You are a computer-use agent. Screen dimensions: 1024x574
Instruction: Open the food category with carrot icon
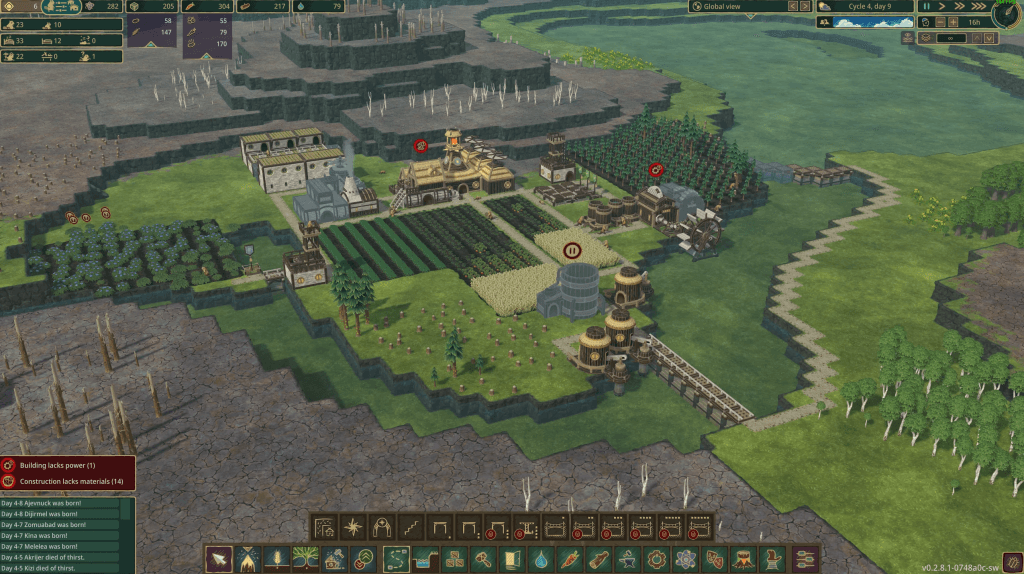570,559
